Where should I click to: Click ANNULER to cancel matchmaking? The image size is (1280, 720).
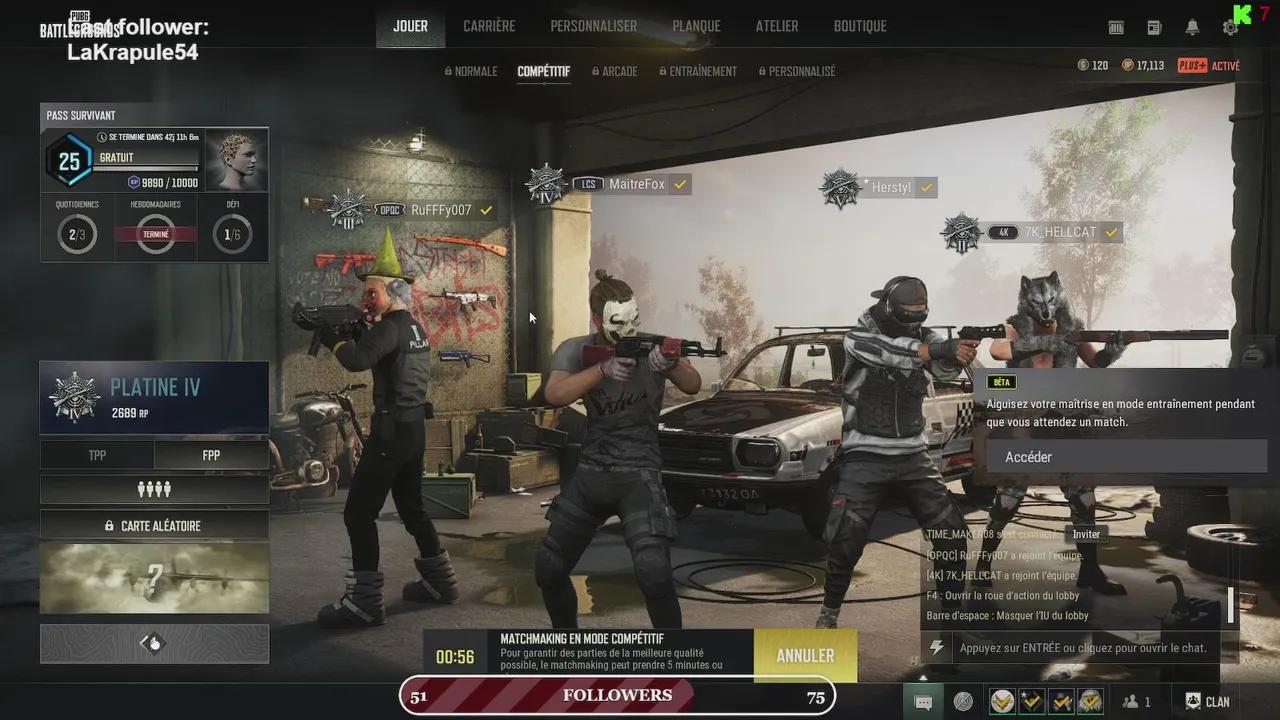point(804,655)
